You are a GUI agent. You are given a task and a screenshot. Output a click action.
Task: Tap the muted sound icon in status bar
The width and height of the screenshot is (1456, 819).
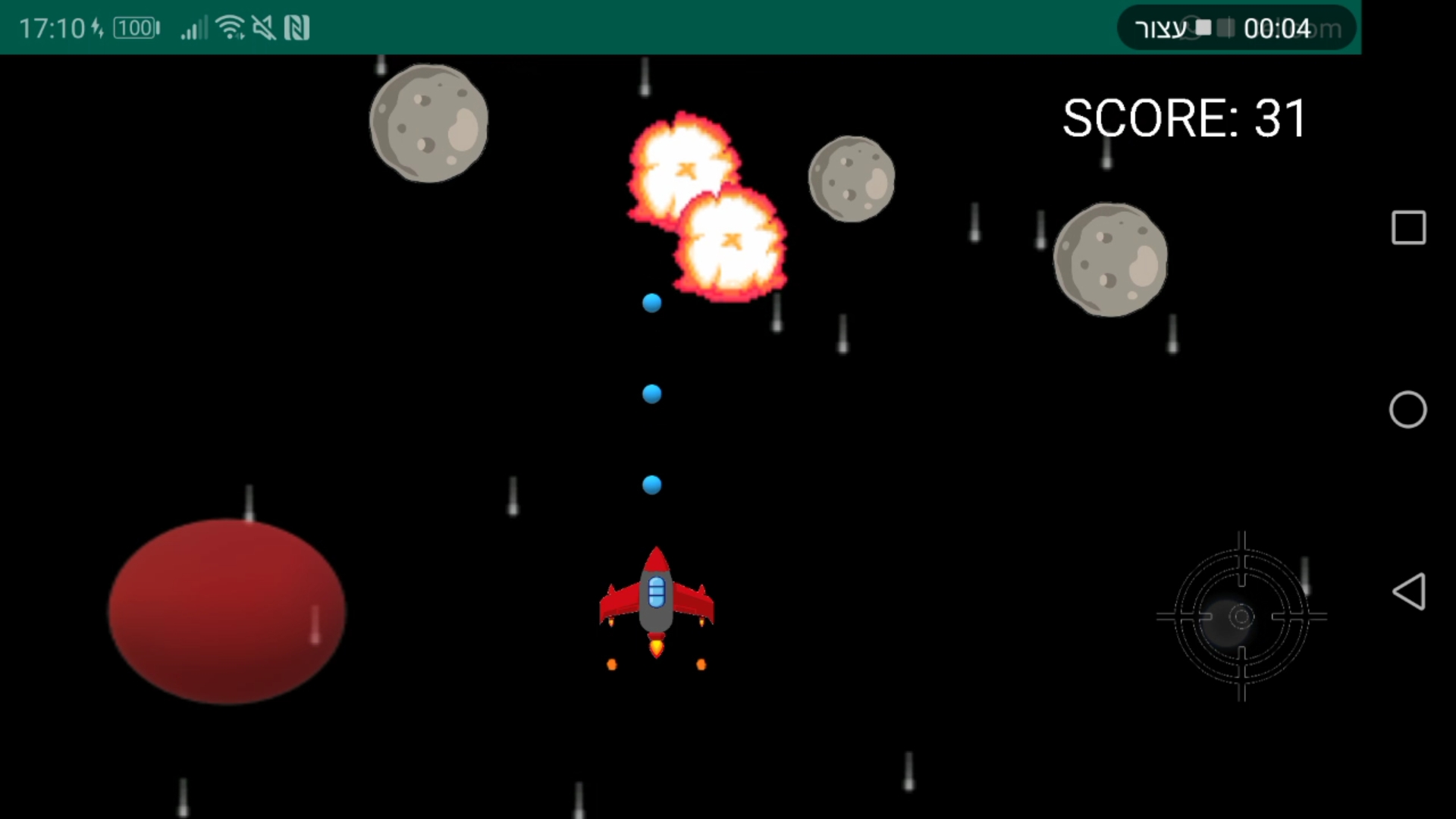click(265, 27)
